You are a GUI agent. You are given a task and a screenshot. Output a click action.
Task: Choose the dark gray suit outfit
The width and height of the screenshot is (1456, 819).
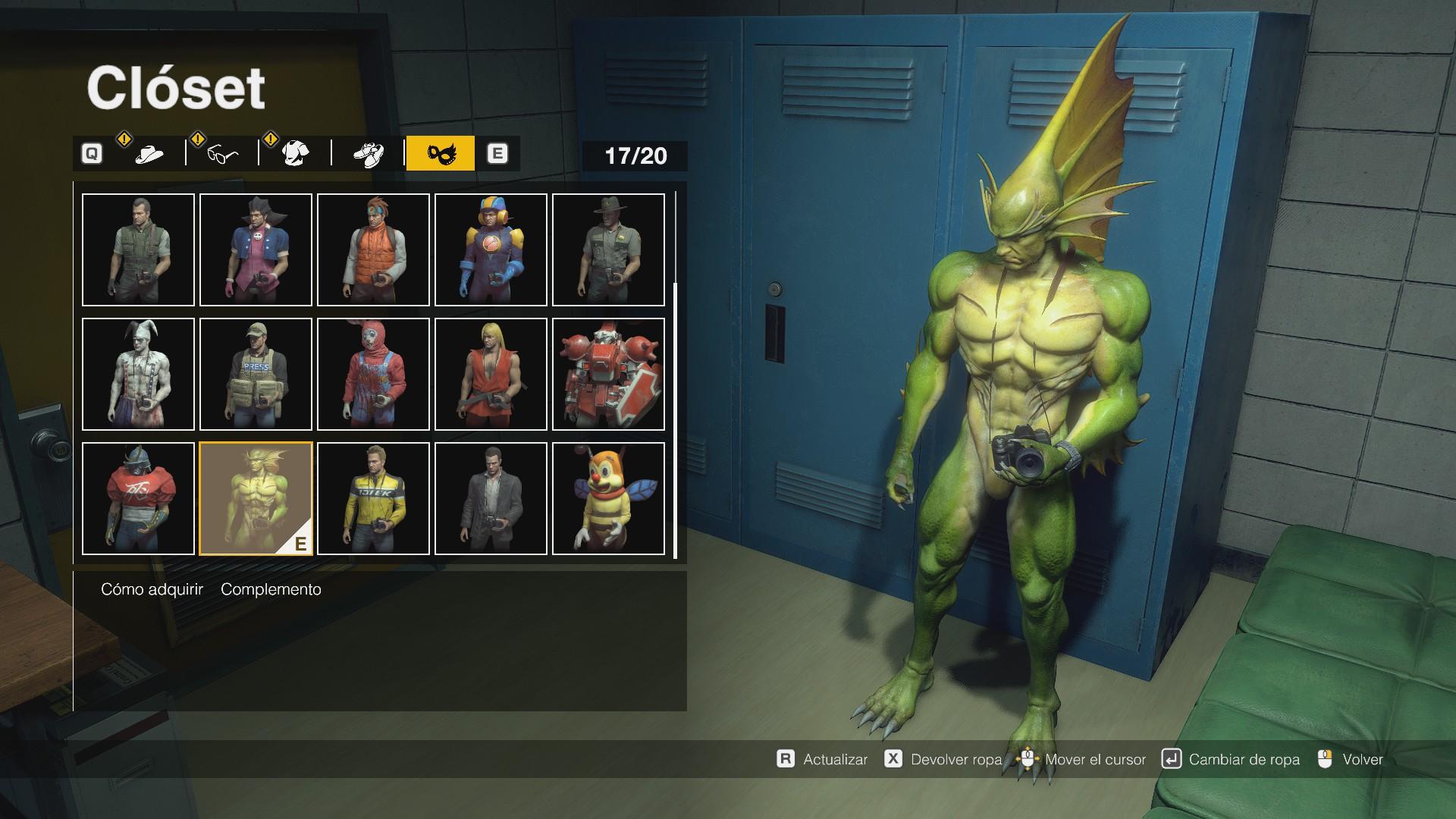491,498
